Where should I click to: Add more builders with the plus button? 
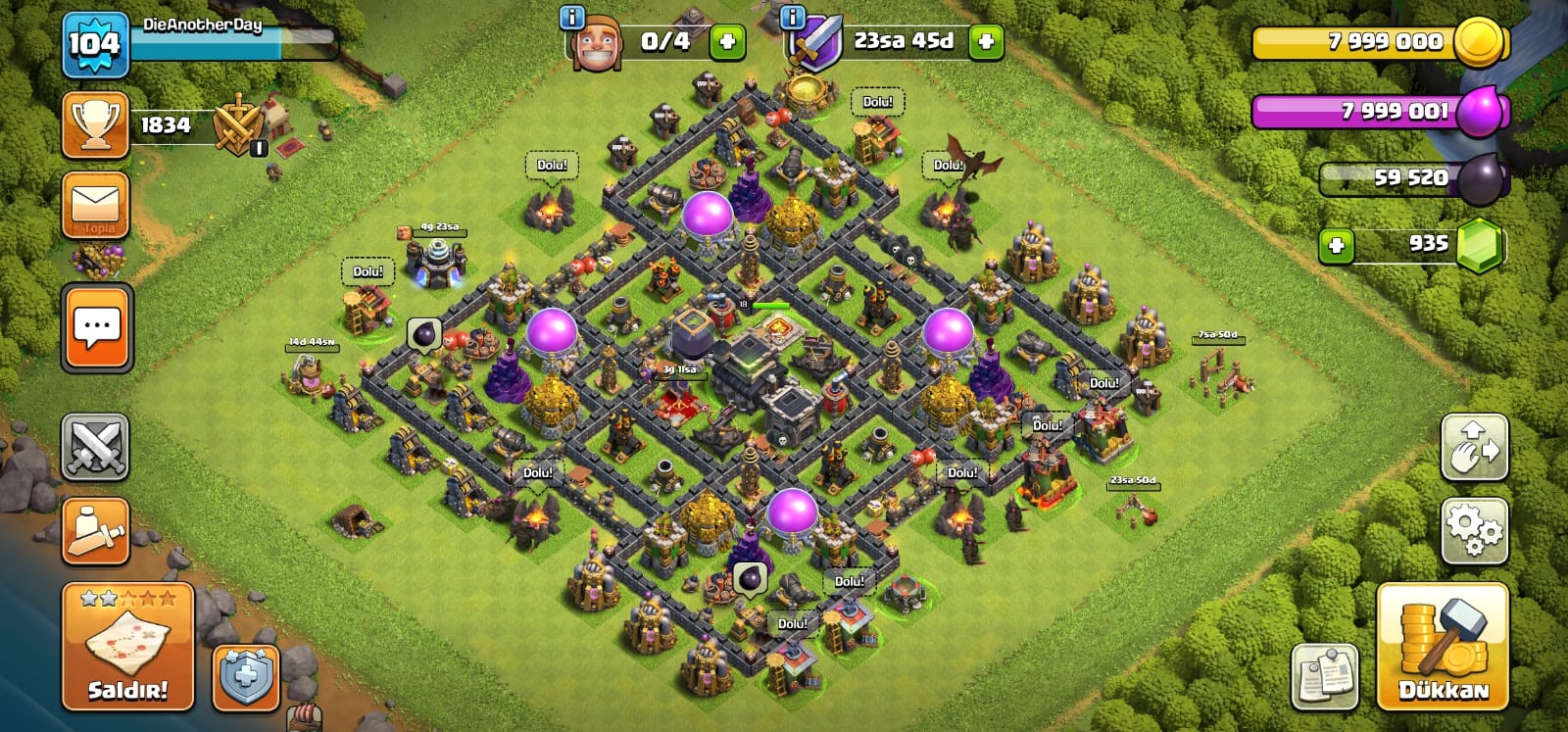tap(727, 42)
